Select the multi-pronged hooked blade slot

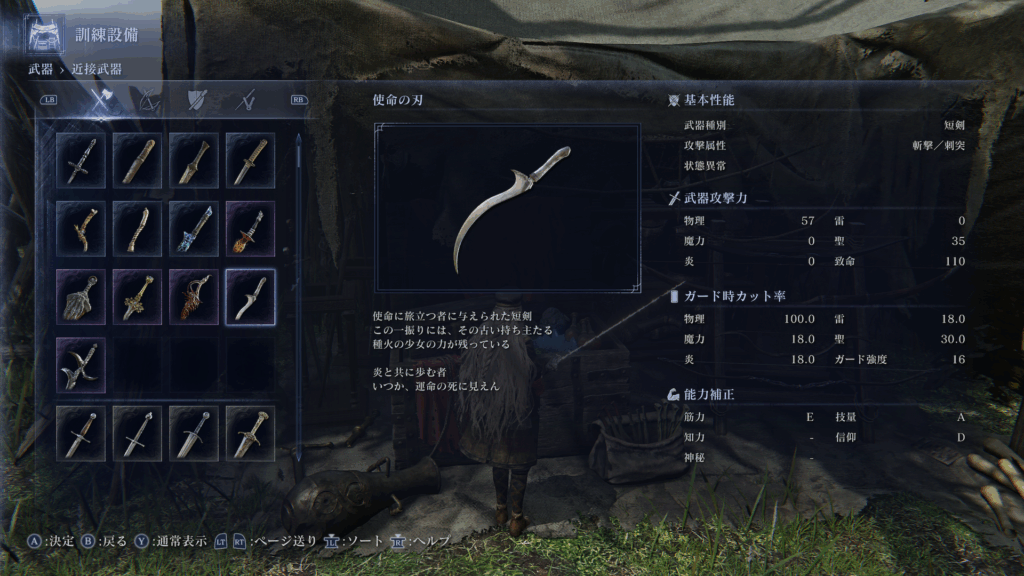pos(81,364)
